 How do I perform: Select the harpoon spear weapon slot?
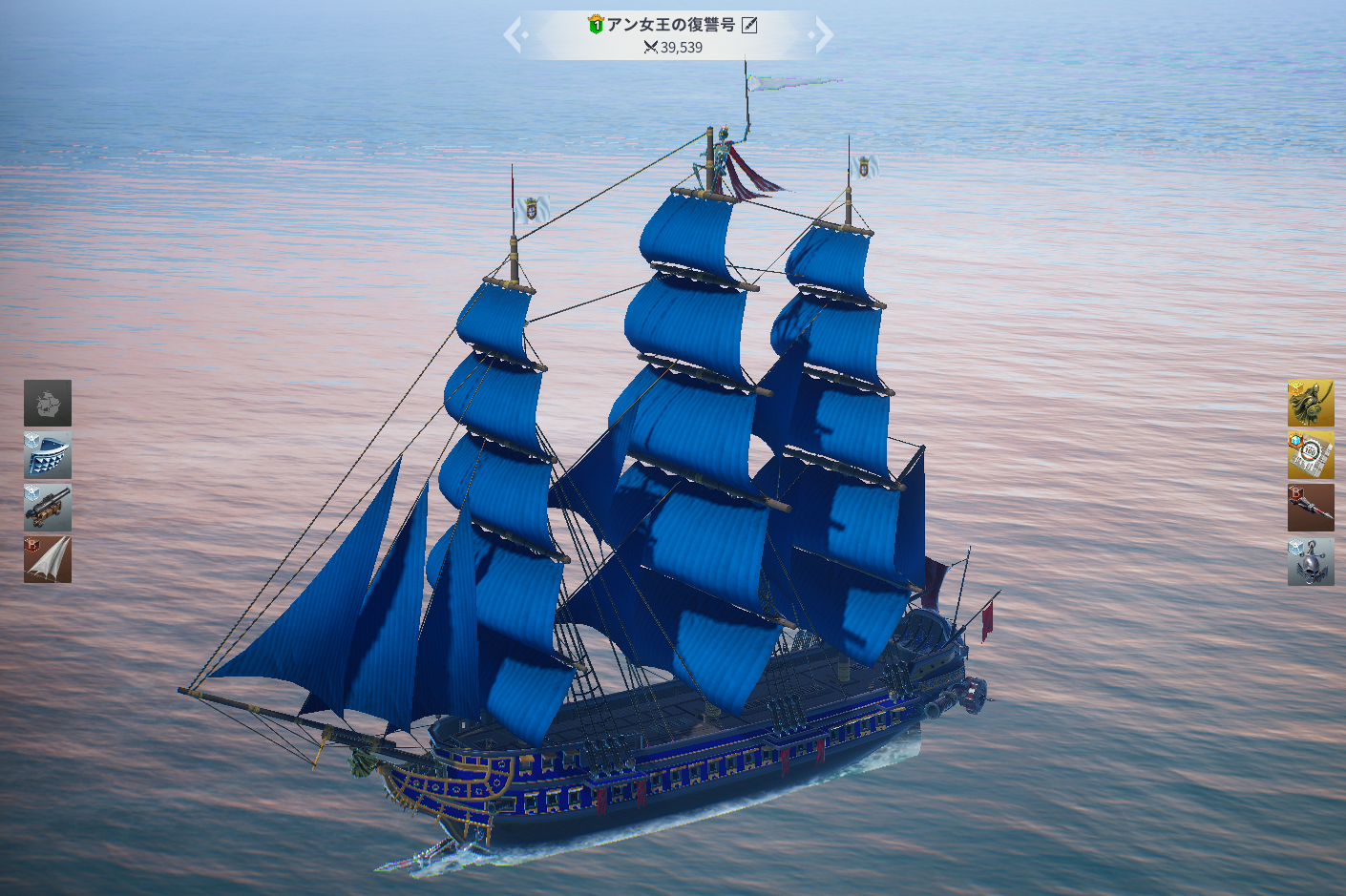1311,508
